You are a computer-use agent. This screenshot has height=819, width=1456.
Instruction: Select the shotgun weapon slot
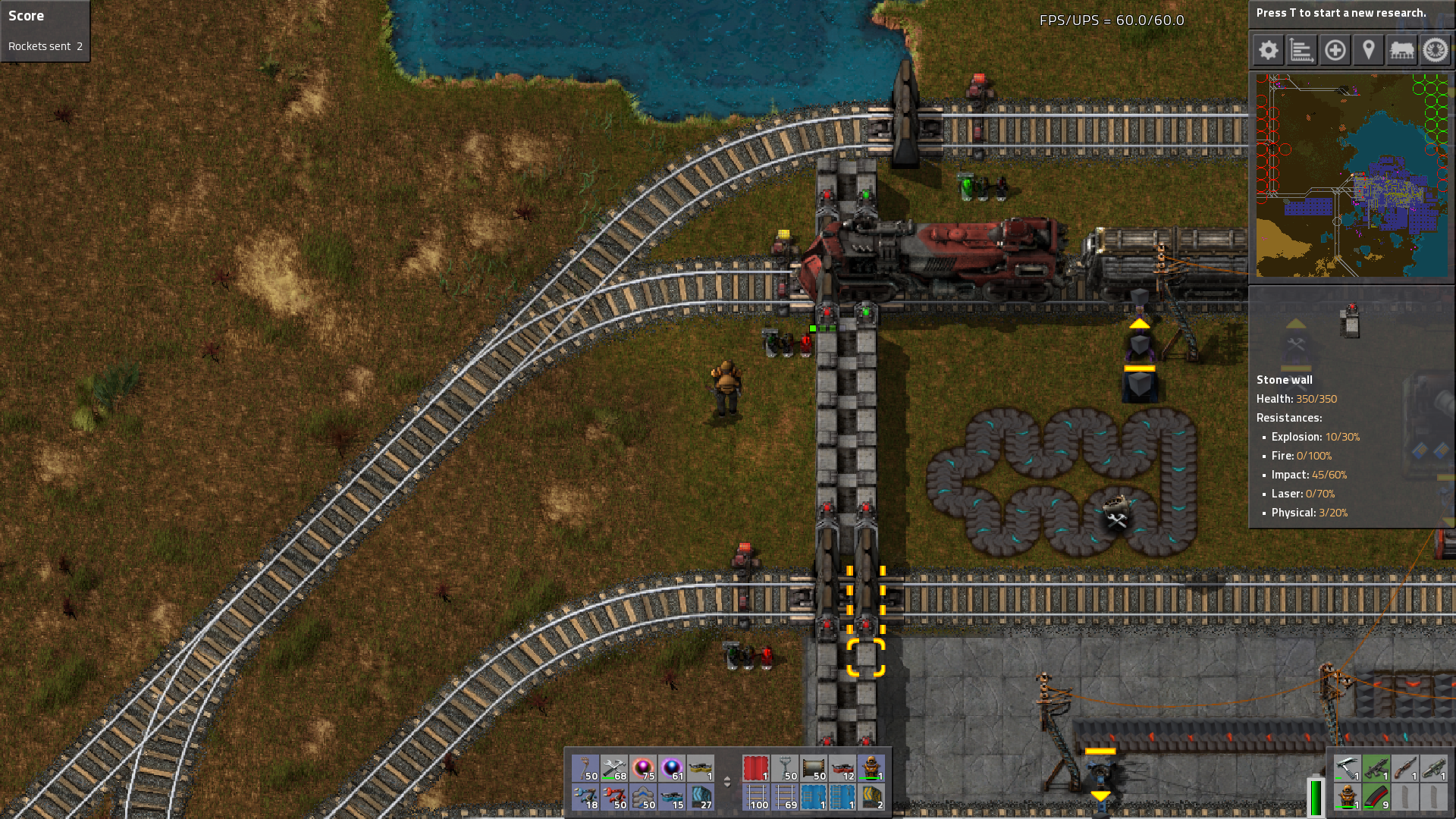[x=1404, y=768]
